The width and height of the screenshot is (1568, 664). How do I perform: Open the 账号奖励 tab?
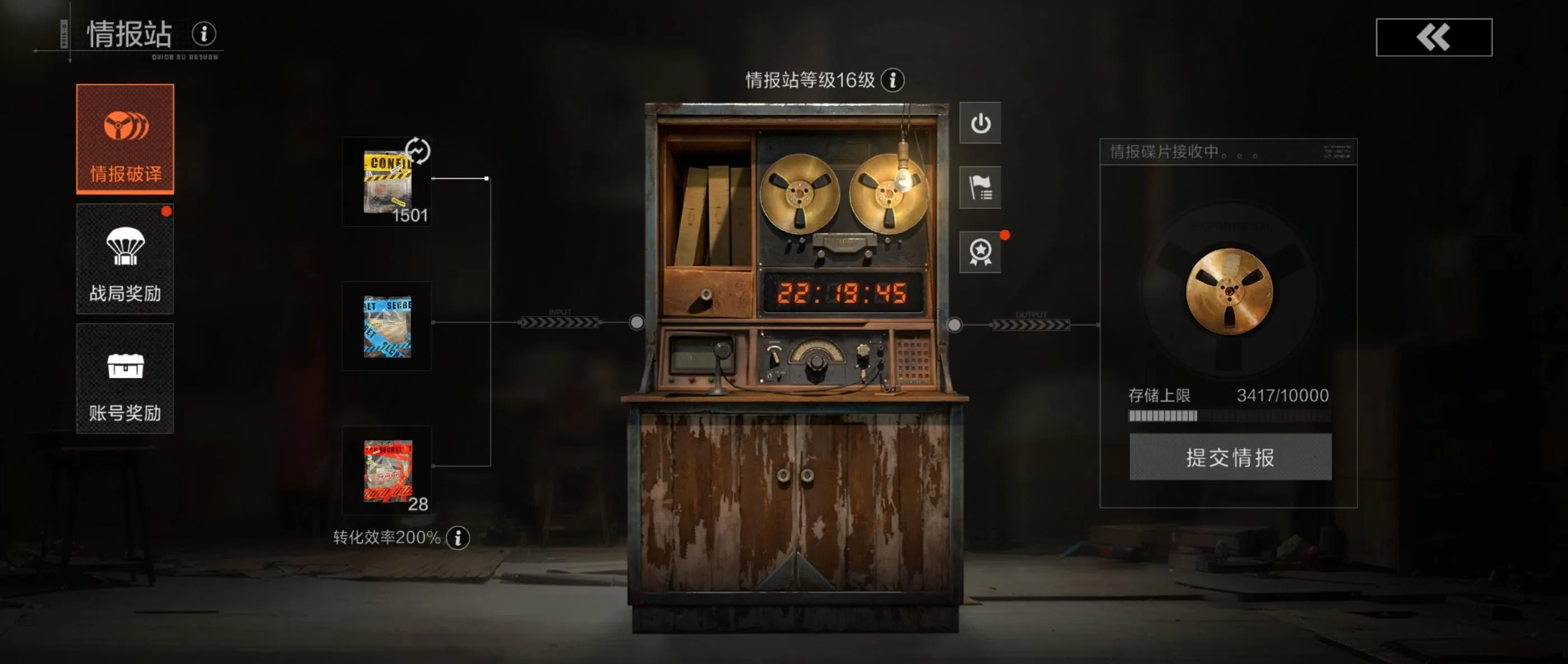pos(125,378)
